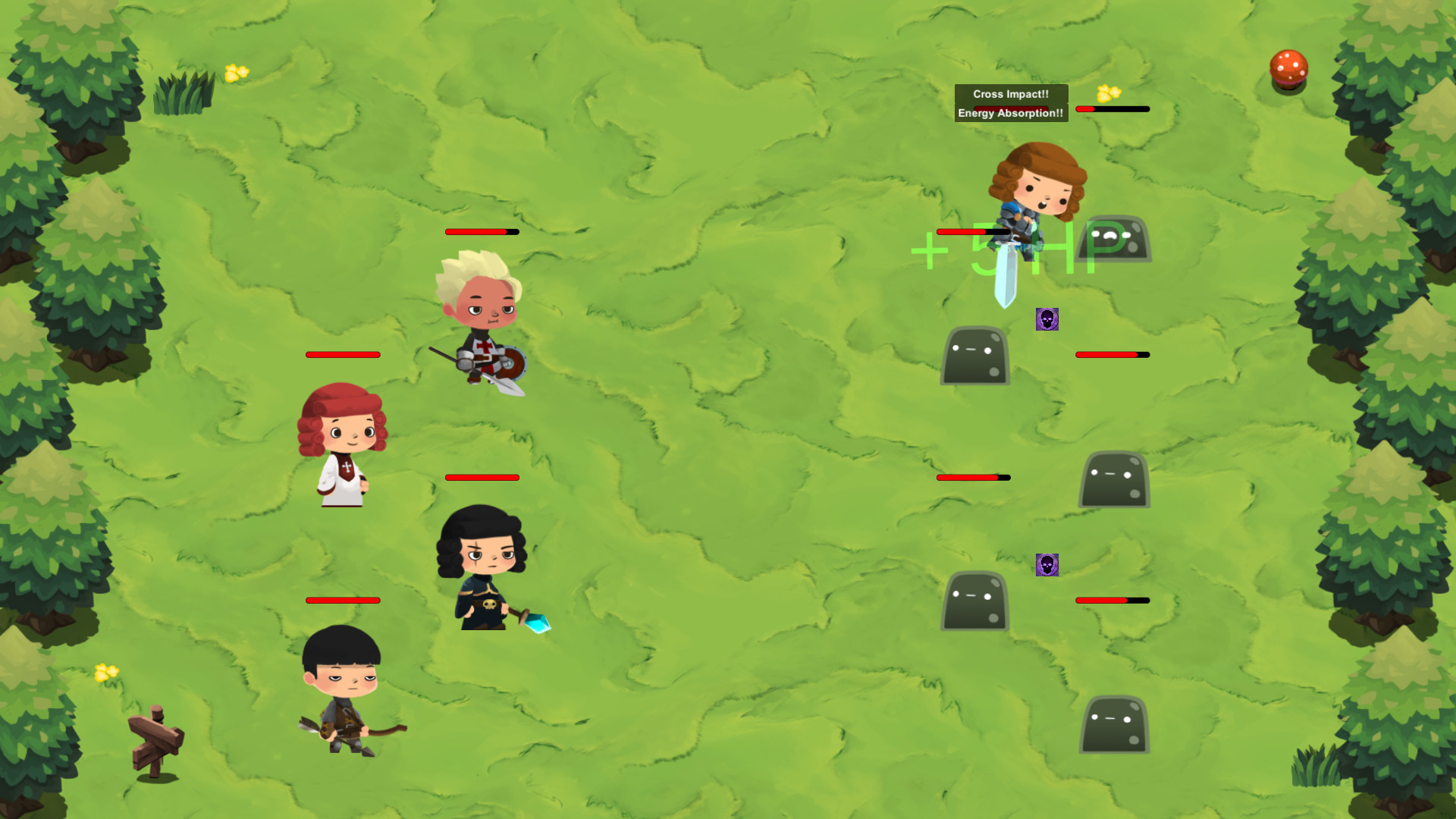Click the slime beside the knight's sword
This screenshot has height=819, width=1456.
[1115, 239]
